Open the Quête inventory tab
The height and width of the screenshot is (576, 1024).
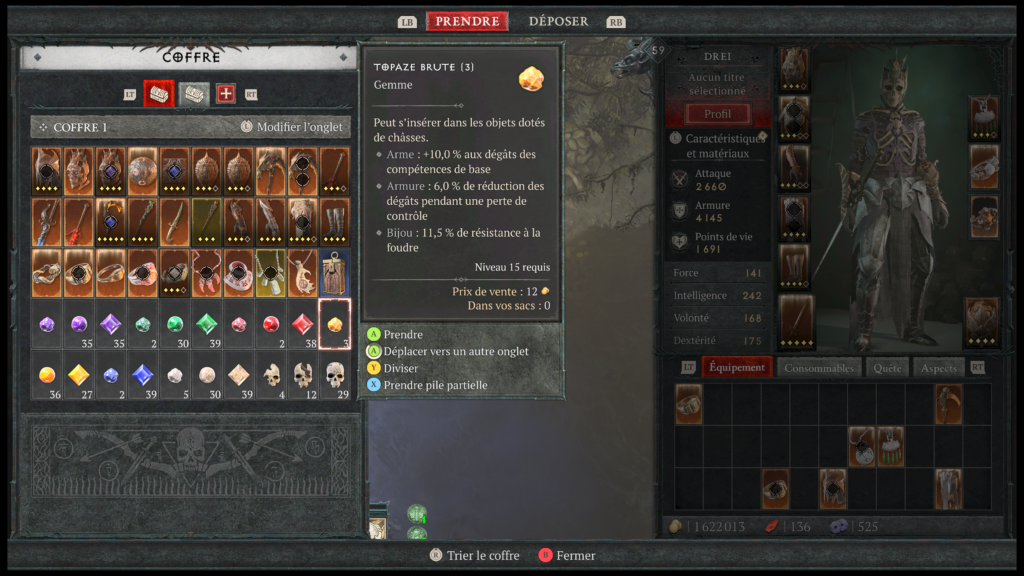click(886, 367)
